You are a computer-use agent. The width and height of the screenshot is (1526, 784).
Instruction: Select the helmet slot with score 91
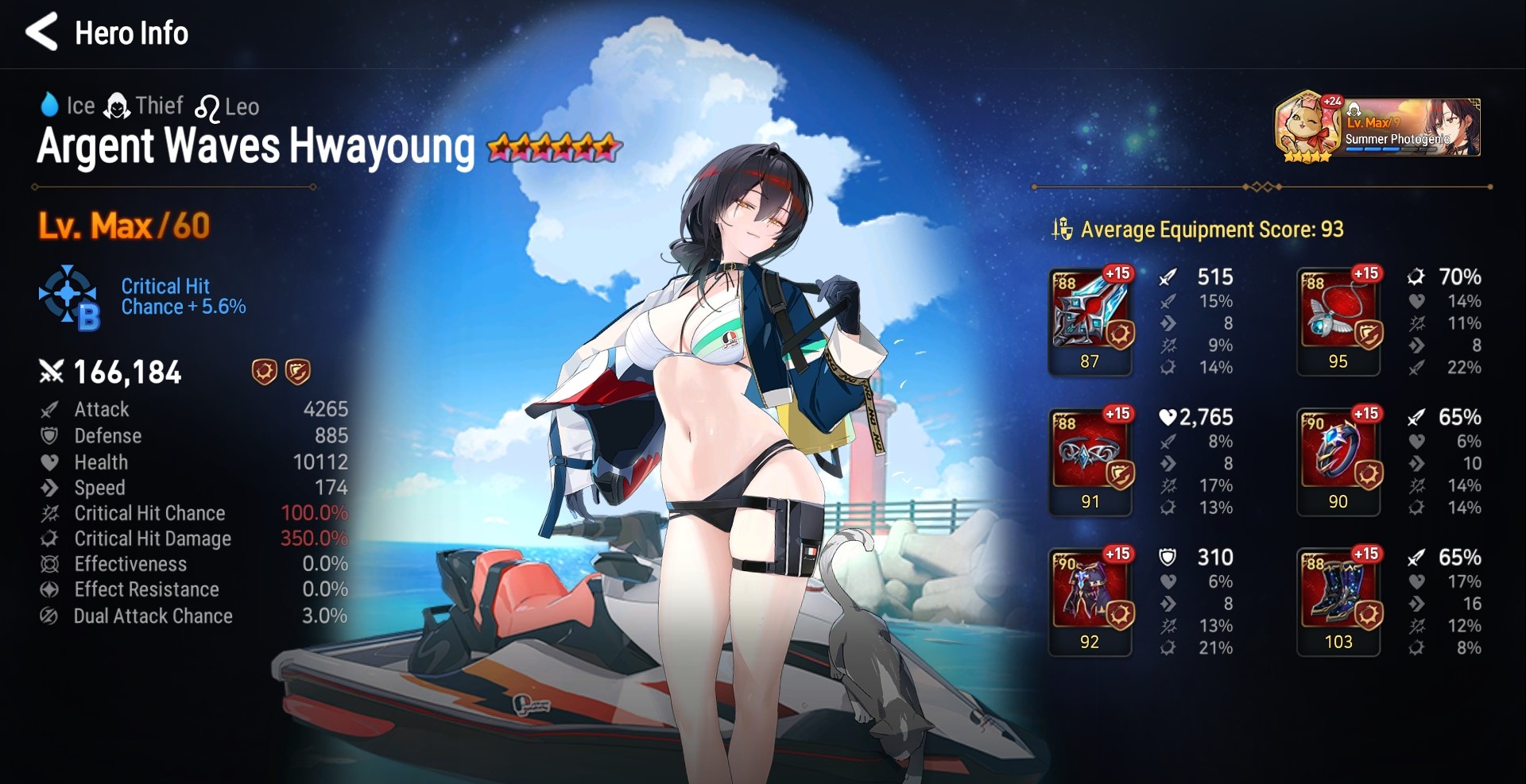point(1090,461)
